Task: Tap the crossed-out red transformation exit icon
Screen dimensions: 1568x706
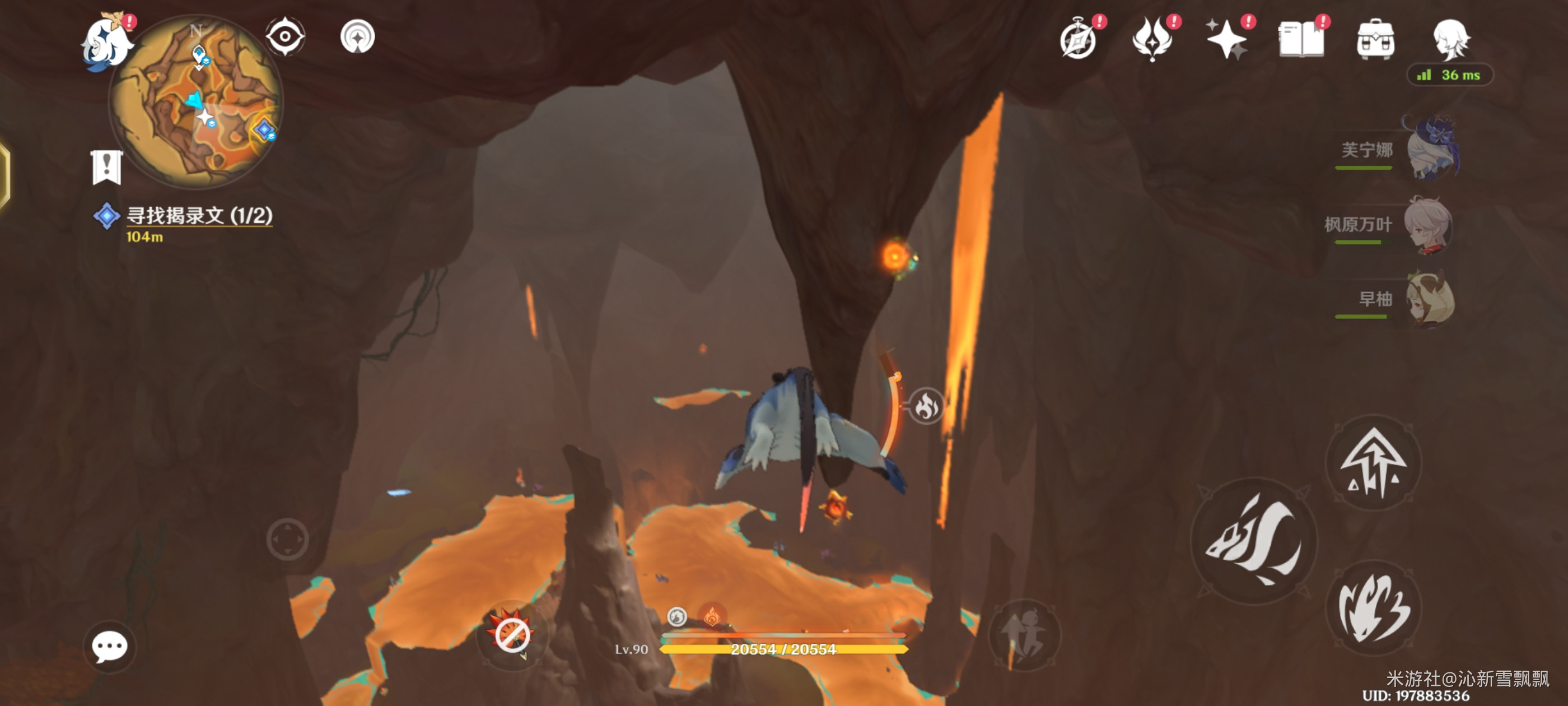Action: 511,635
